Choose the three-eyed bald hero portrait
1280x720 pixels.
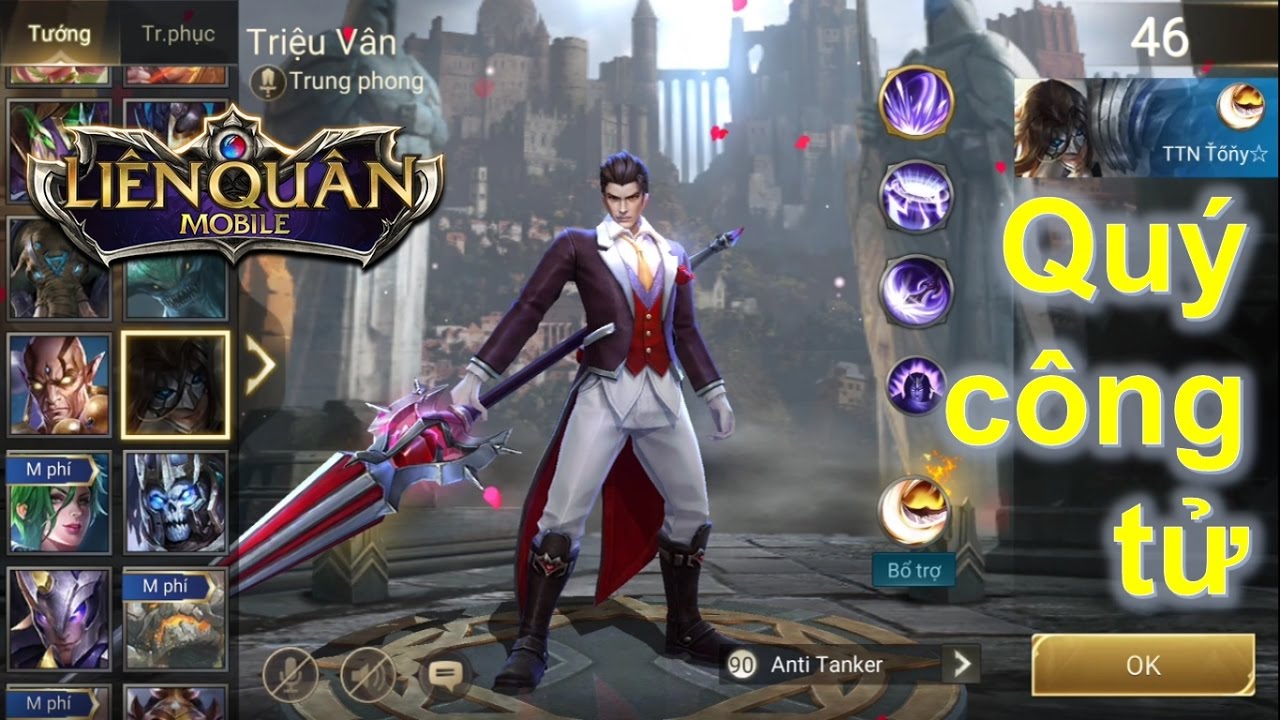point(59,385)
